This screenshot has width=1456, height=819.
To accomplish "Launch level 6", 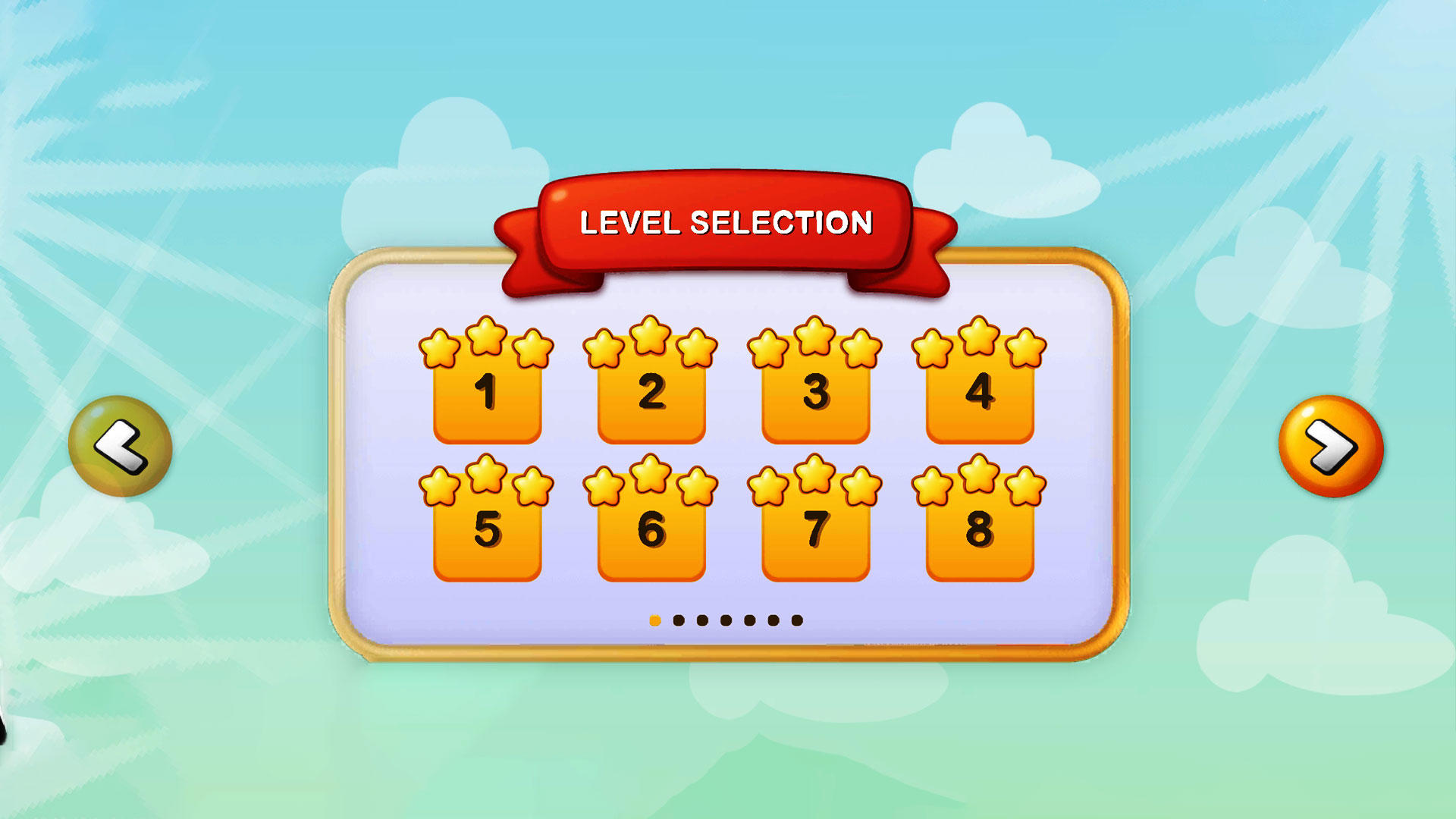I will coord(651,538).
